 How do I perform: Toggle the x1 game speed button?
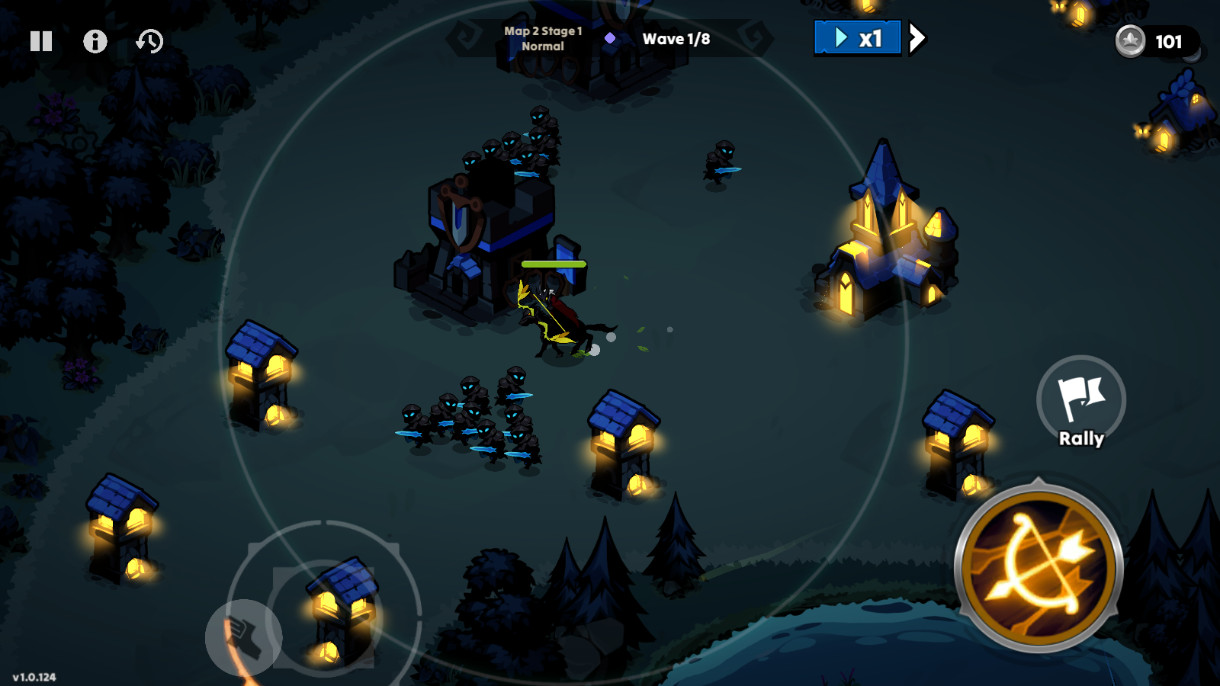(x=857, y=39)
